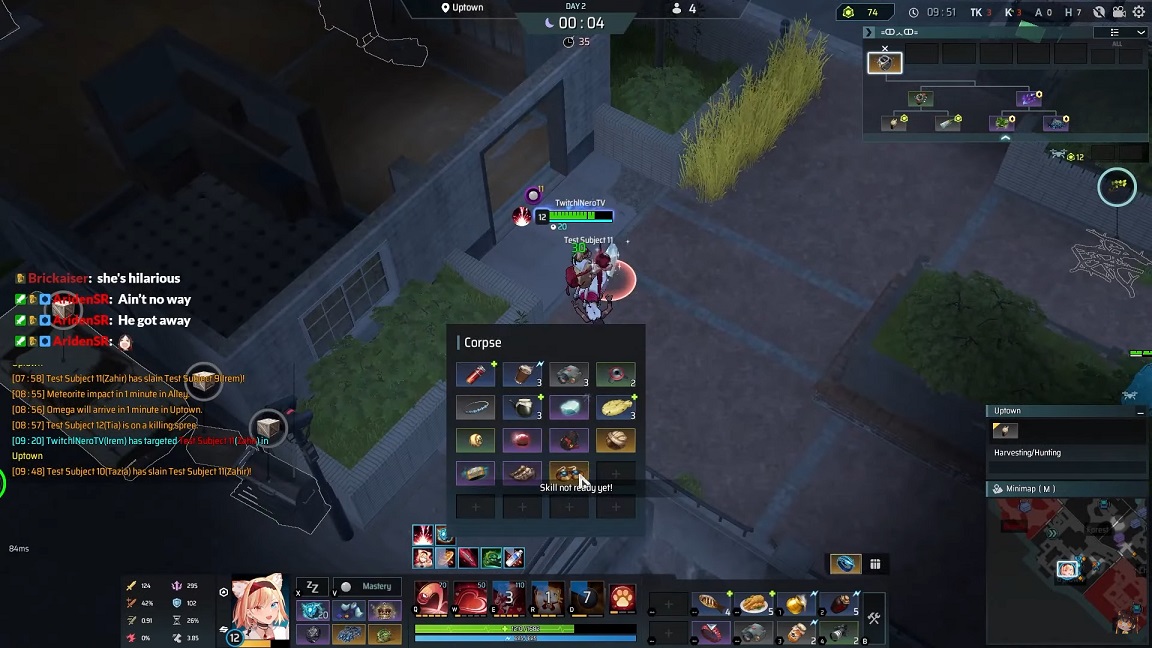Activate the paw print skill icon
This screenshot has height=648, width=1152.
tap(622, 598)
